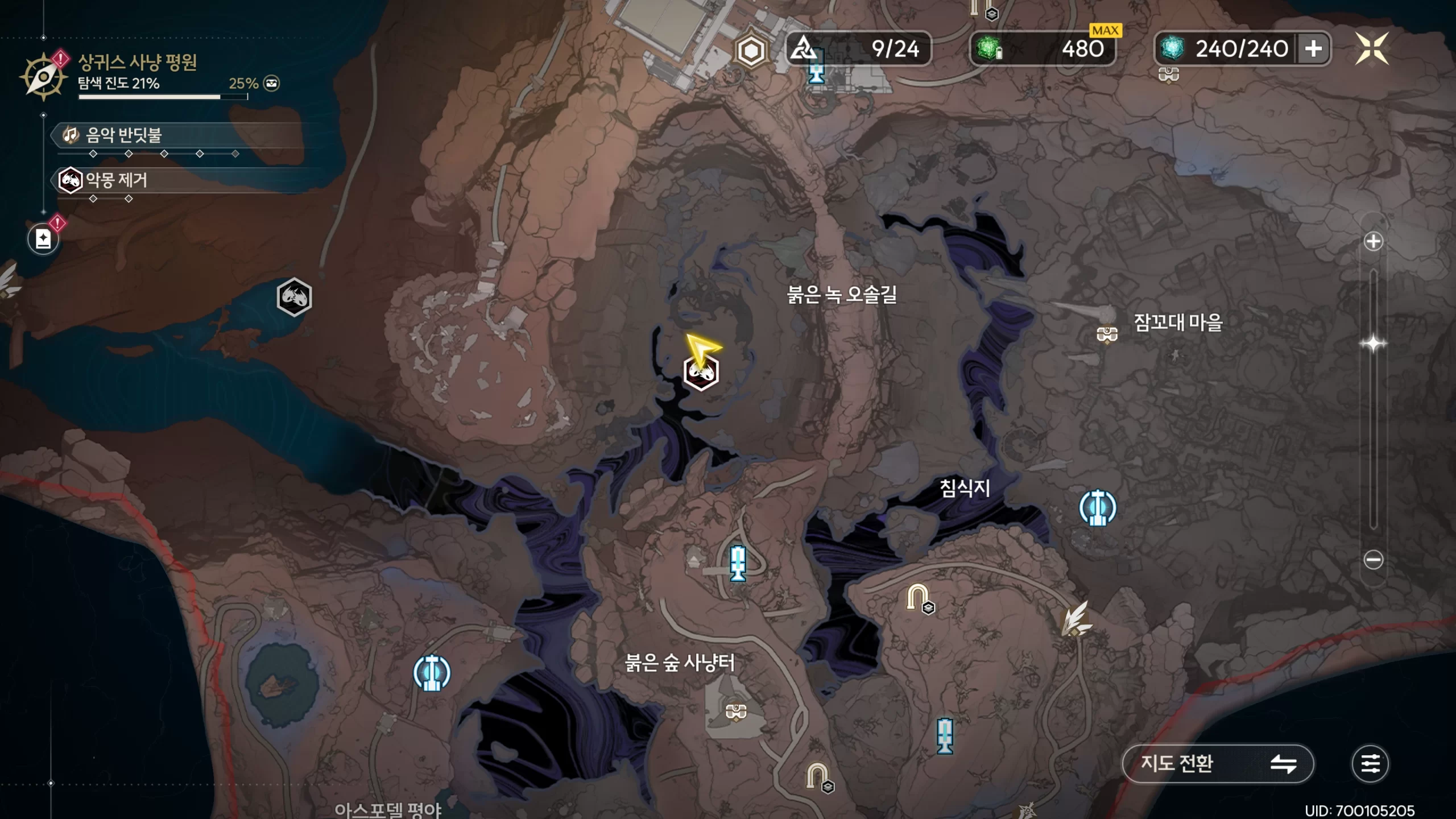Select the Space Anchor beside the 침식지 label
The image size is (1456, 819).
(1098, 507)
